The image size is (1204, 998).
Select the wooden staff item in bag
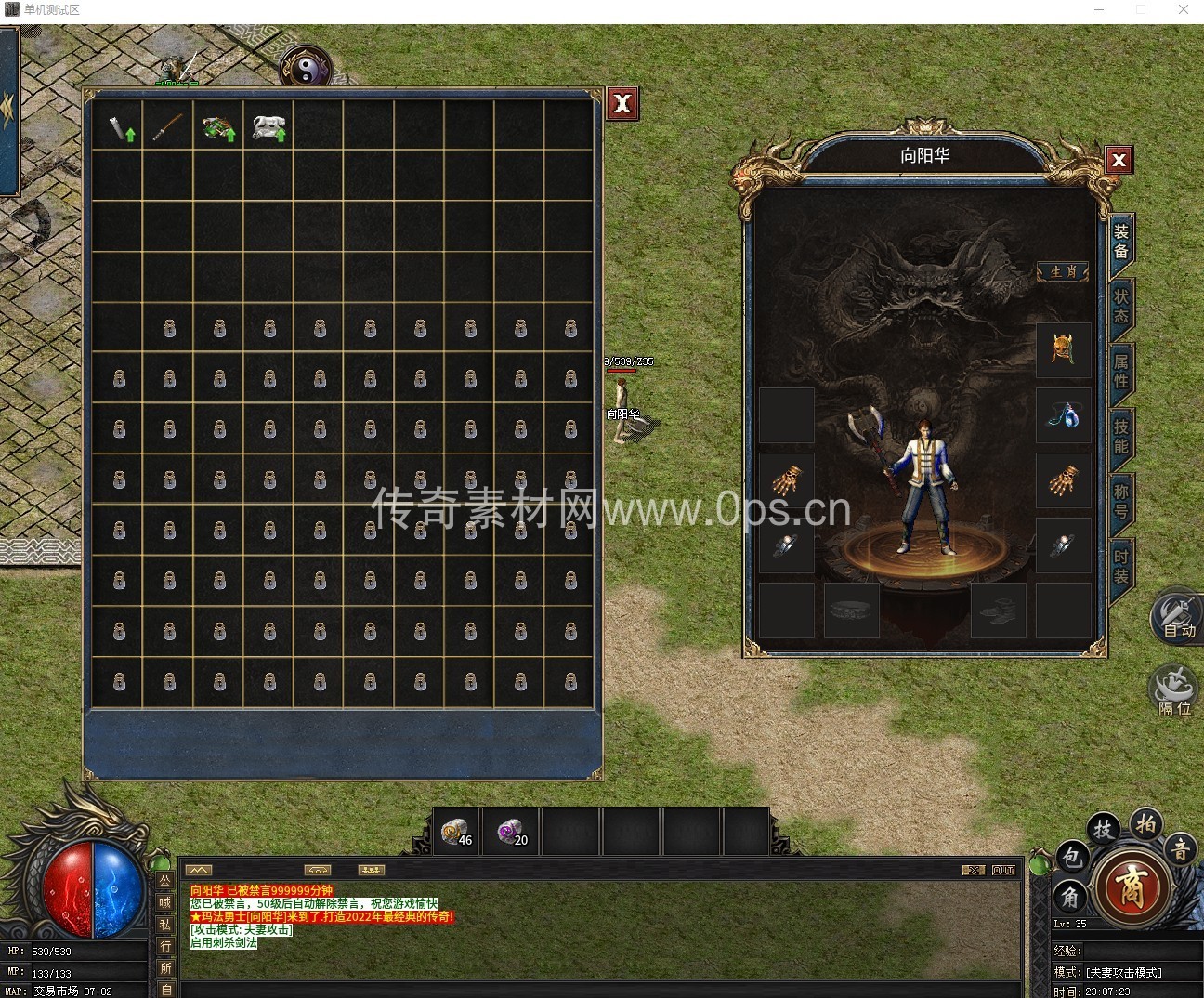tap(168, 128)
